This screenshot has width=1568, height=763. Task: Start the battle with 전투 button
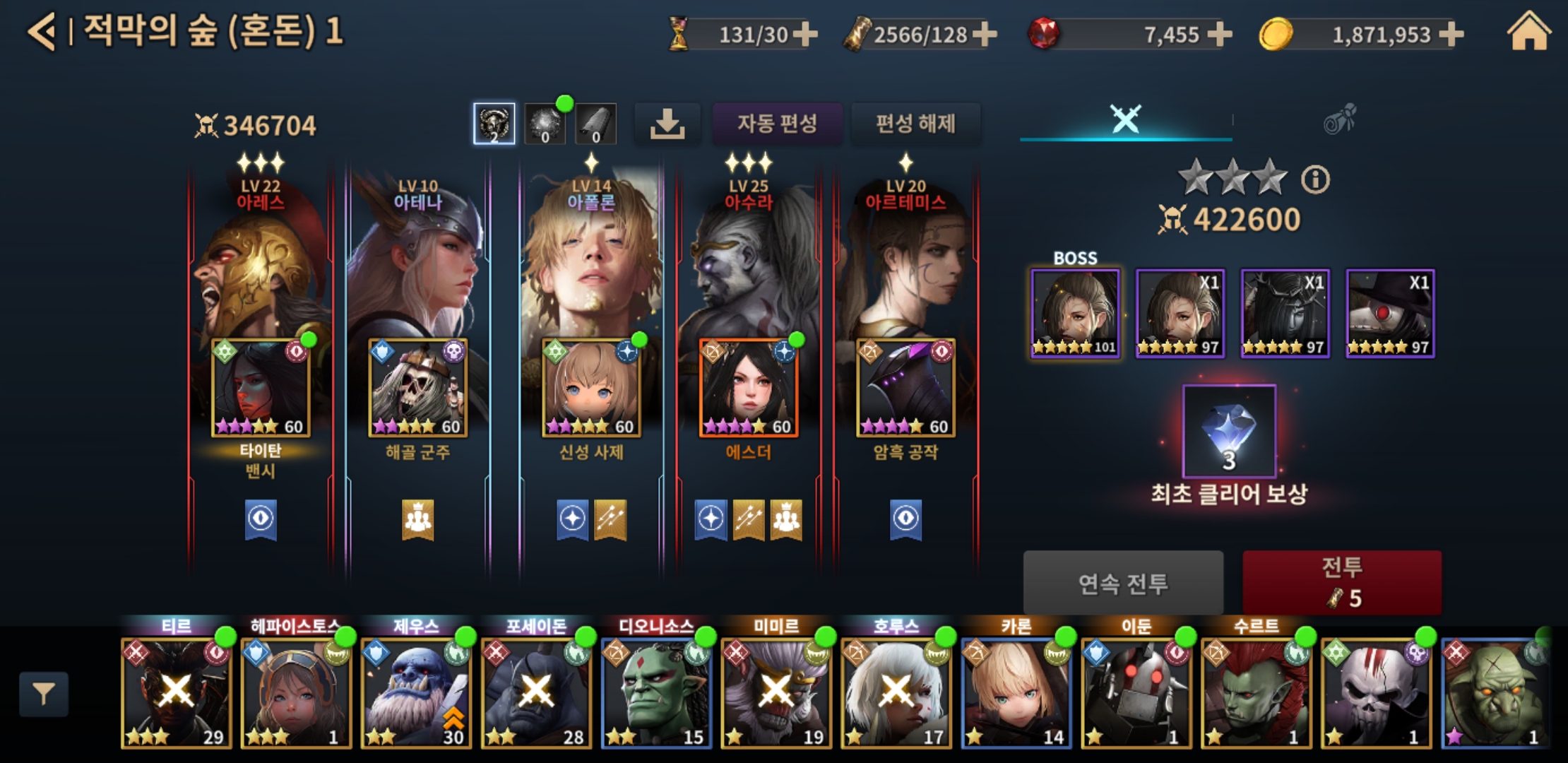(1342, 582)
